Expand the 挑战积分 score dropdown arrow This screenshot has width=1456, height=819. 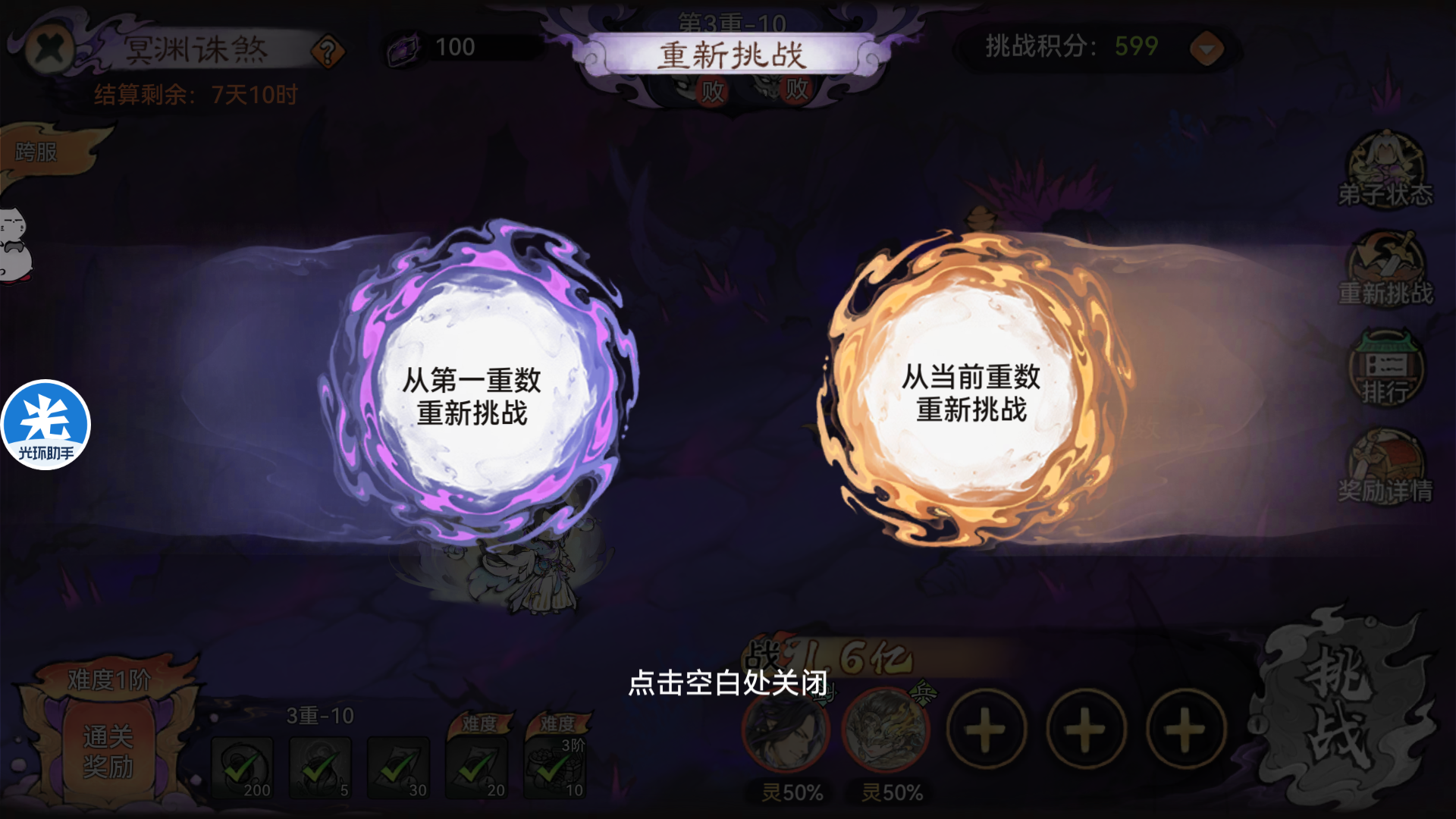tap(1206, 48)
